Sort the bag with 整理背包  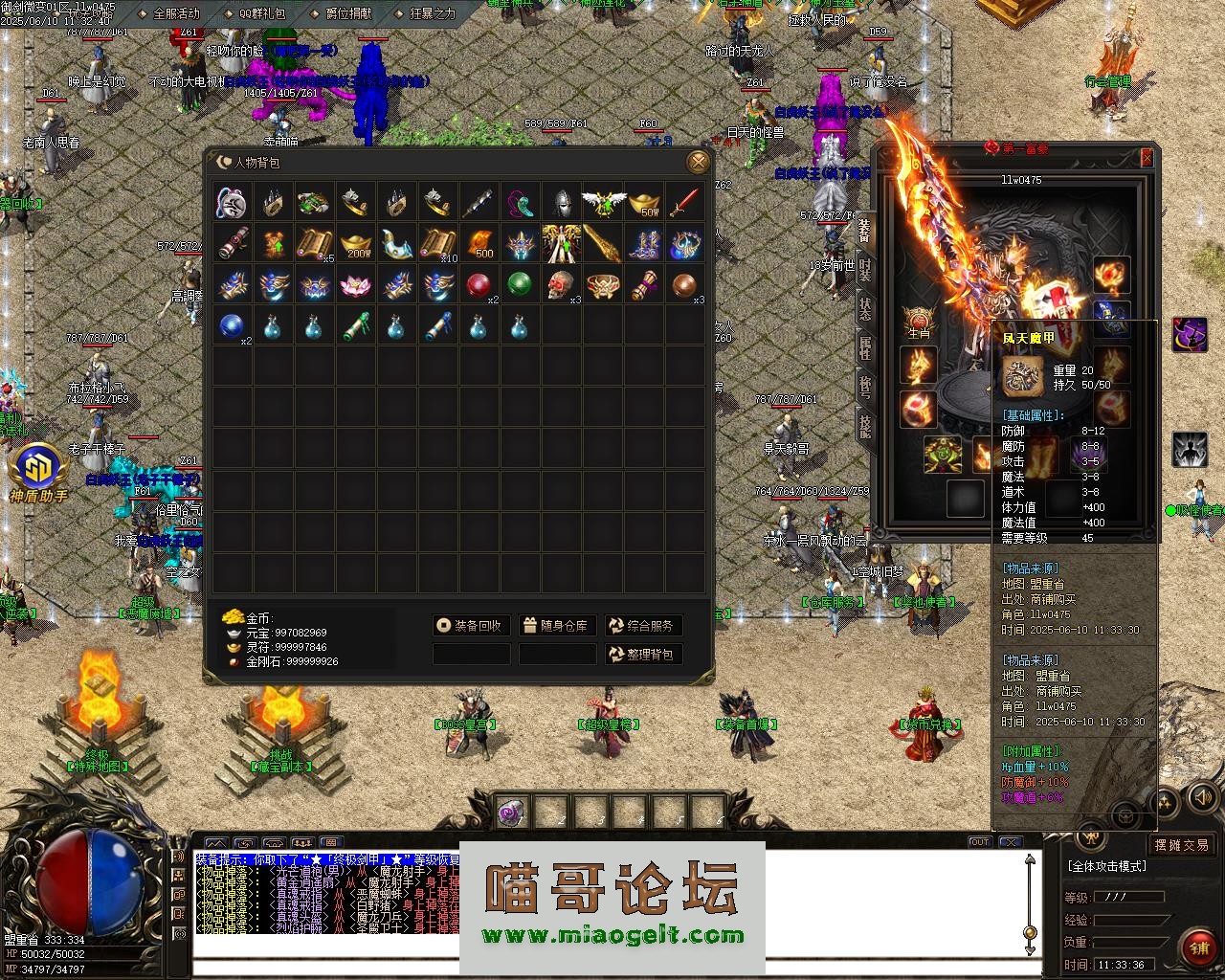(x=642, y=655)
